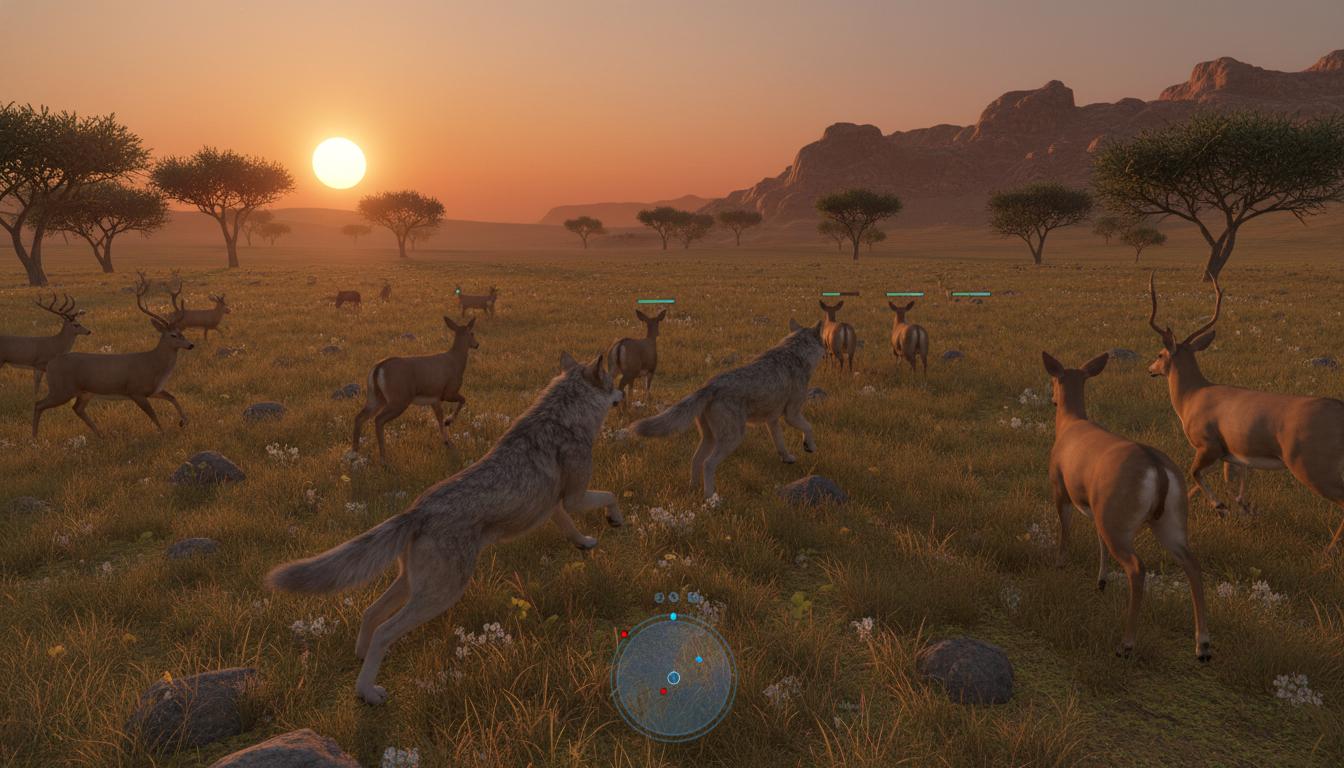Click the circular minimap radar

pyautogui.click(x=673, y=677)
